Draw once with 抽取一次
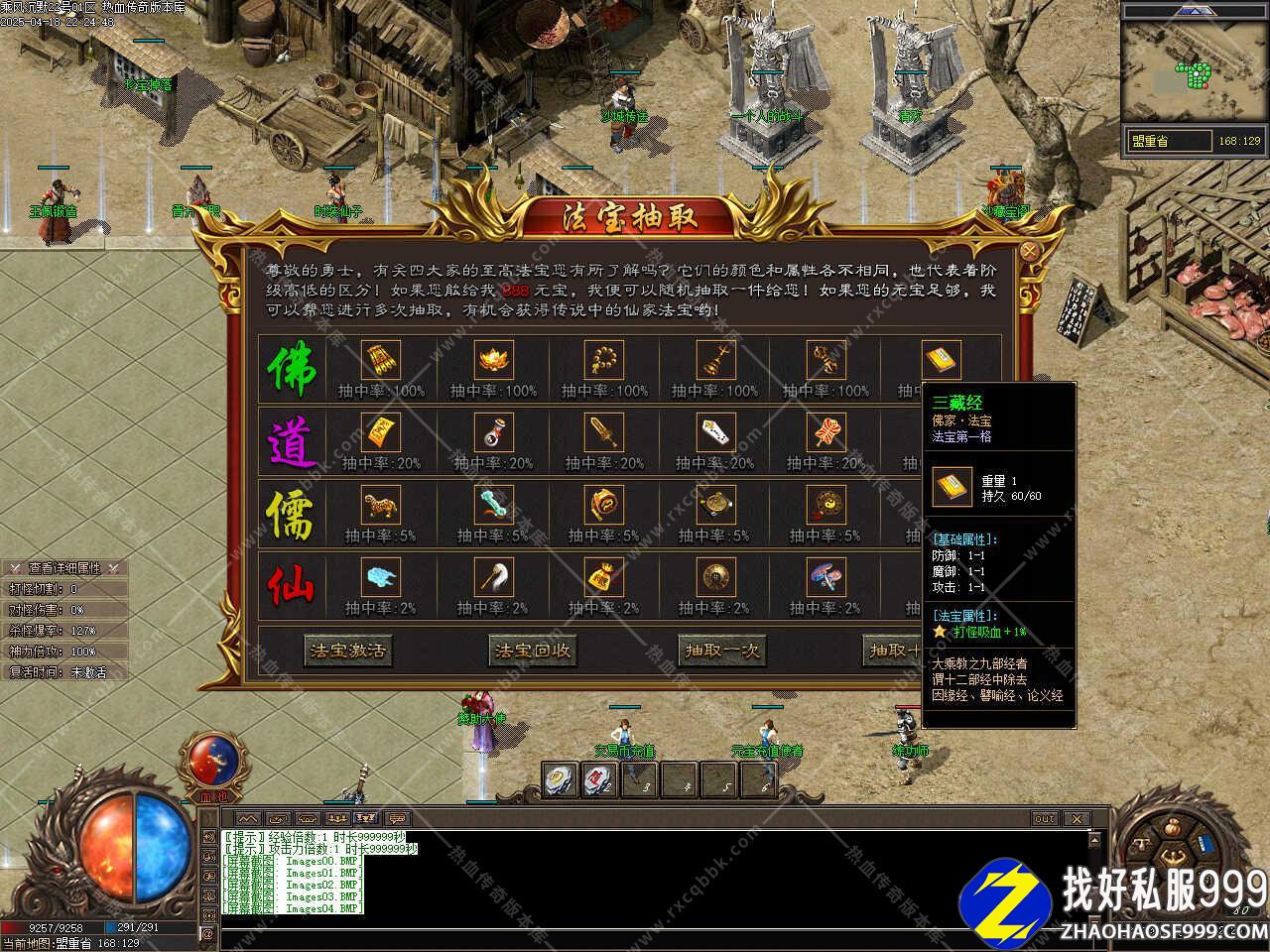 (x=721, y=651)
